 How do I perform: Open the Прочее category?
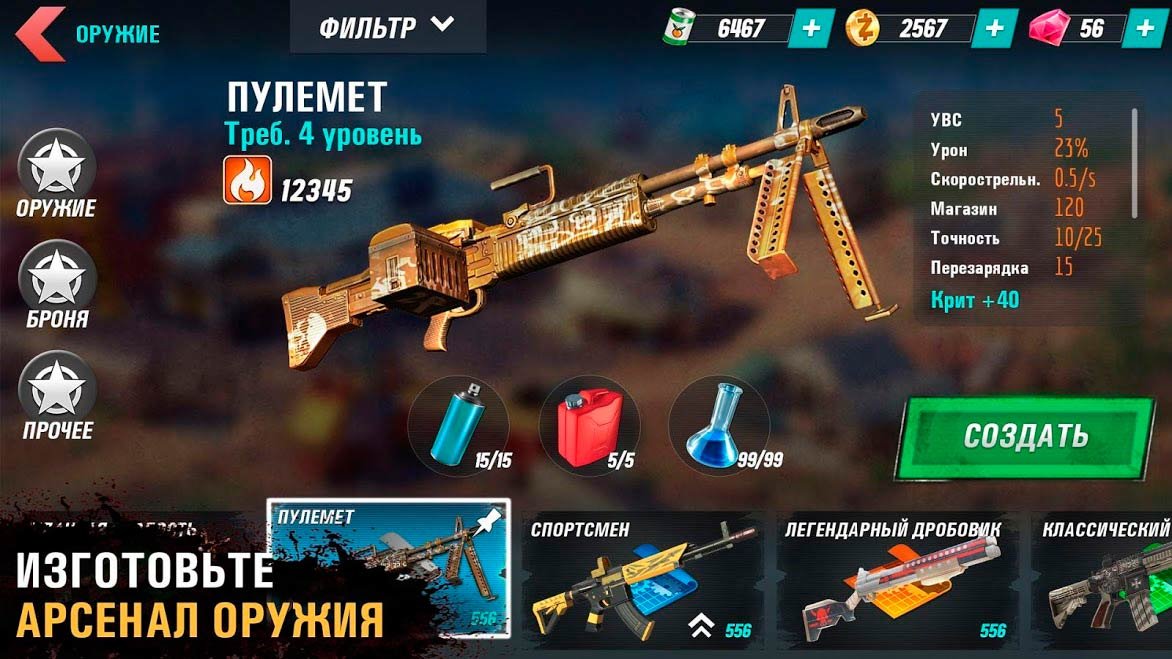(57, 394)
